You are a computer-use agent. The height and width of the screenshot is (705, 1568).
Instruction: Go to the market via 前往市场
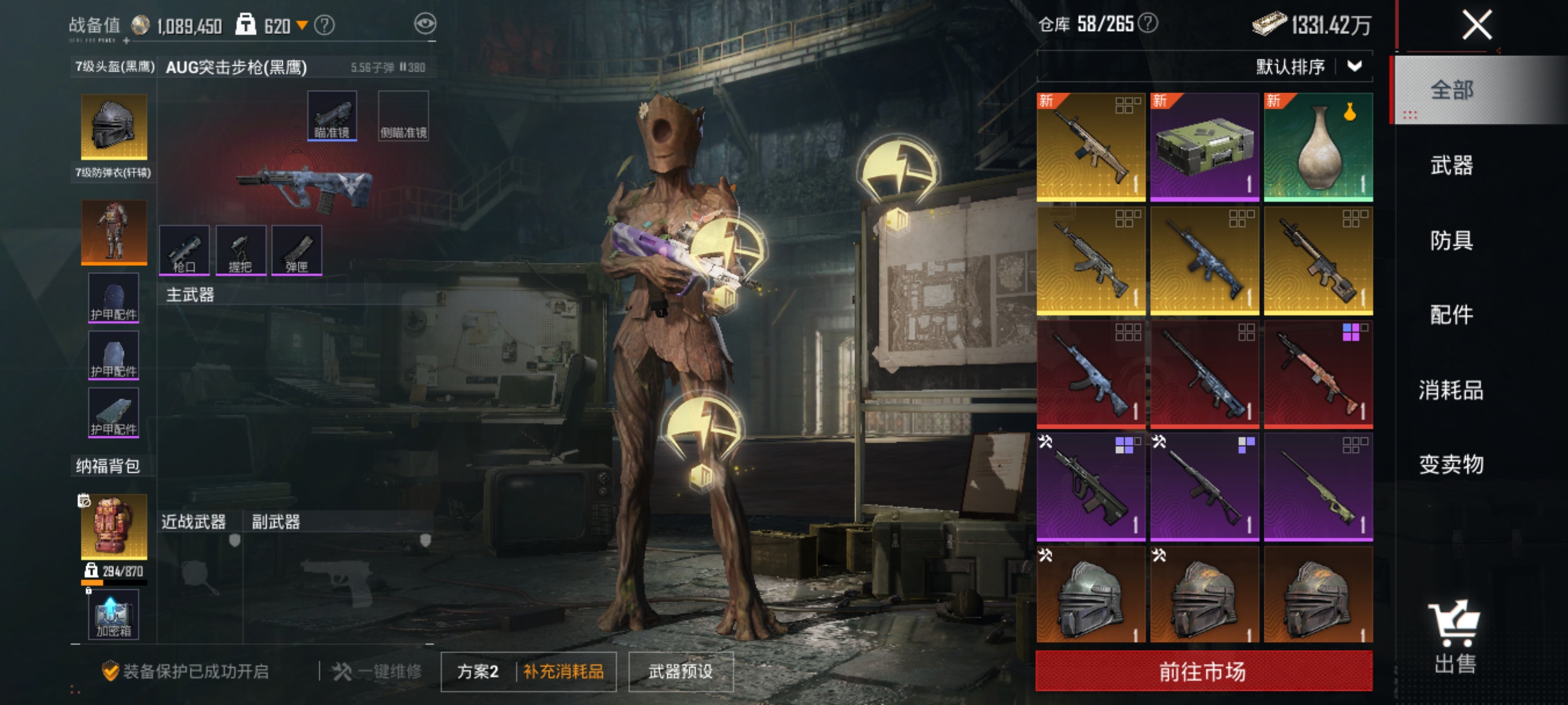click(x=1203, y=671)
